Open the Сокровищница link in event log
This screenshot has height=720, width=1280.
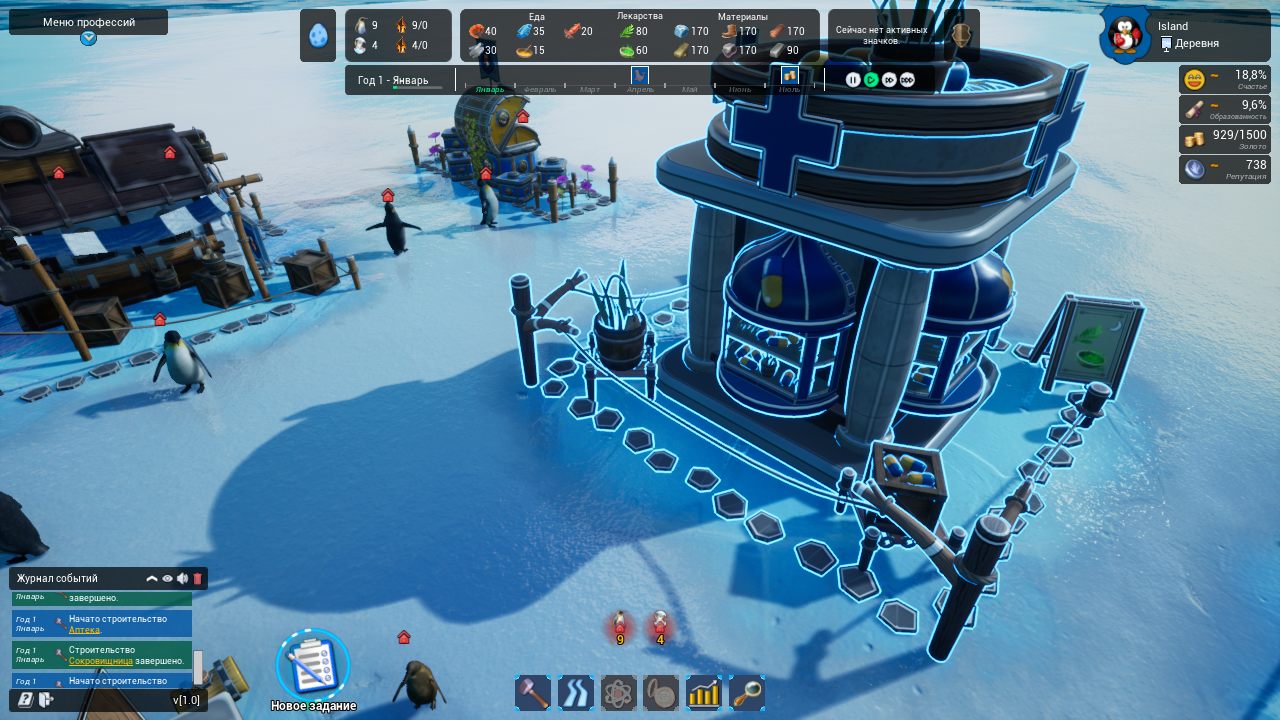(101, 661)
